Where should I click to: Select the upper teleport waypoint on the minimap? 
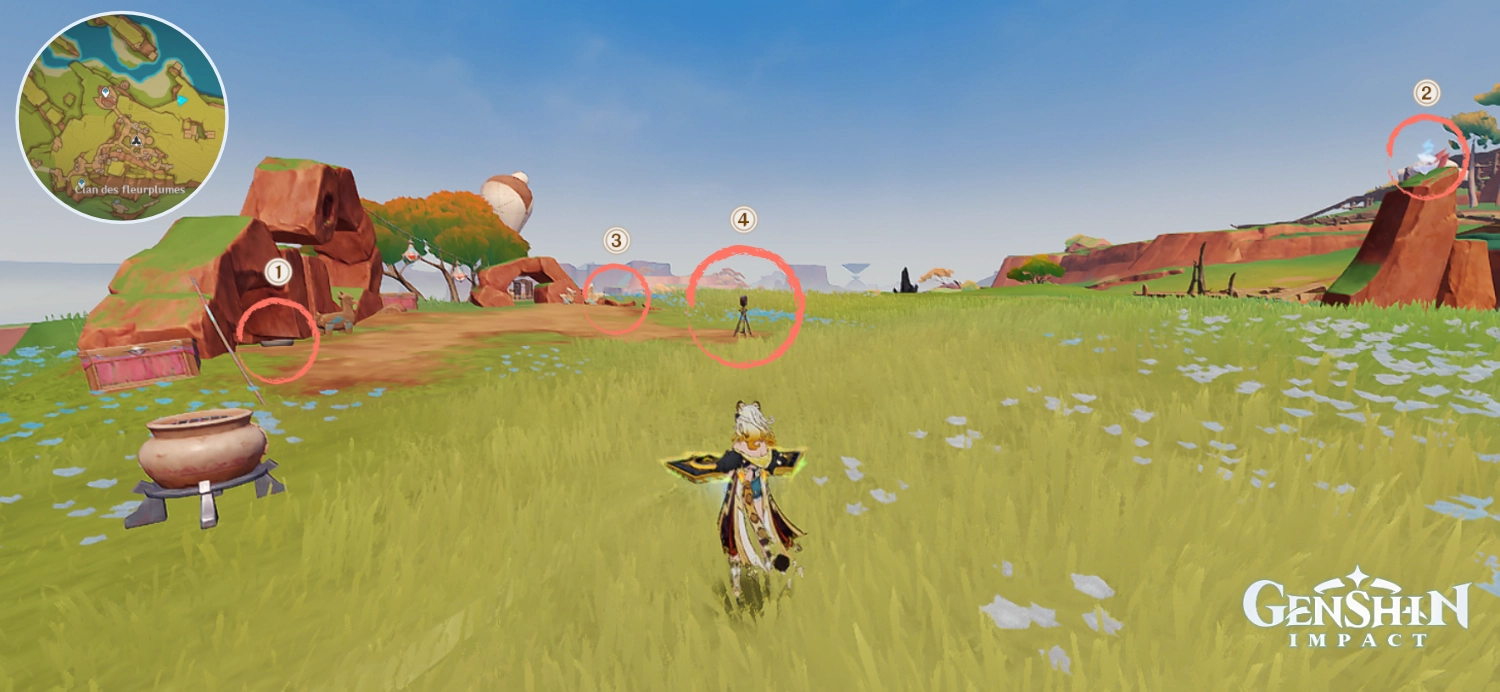pyautogui.click(x=105, y=93)
